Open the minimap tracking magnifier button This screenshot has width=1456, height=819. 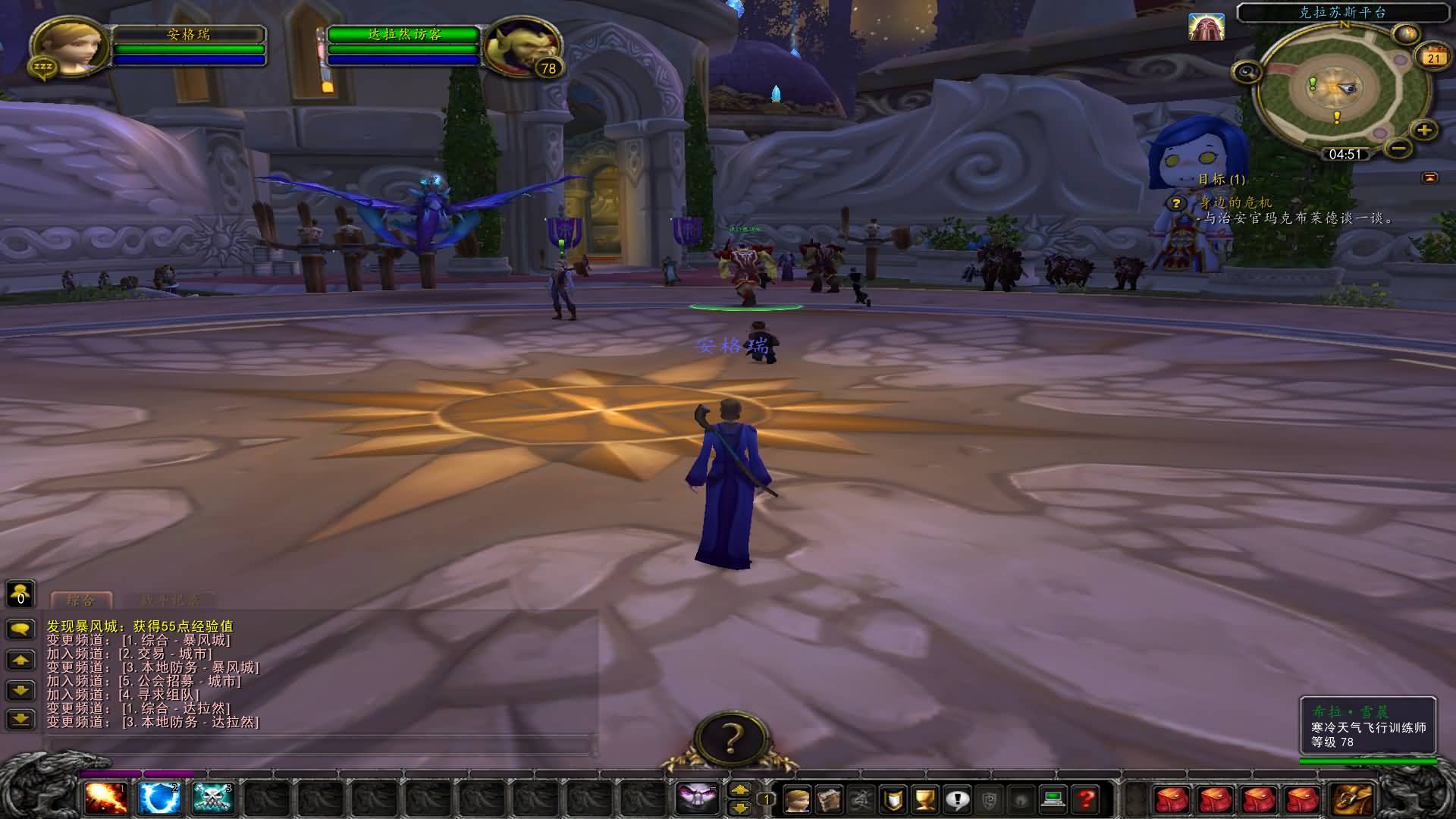1247,73
